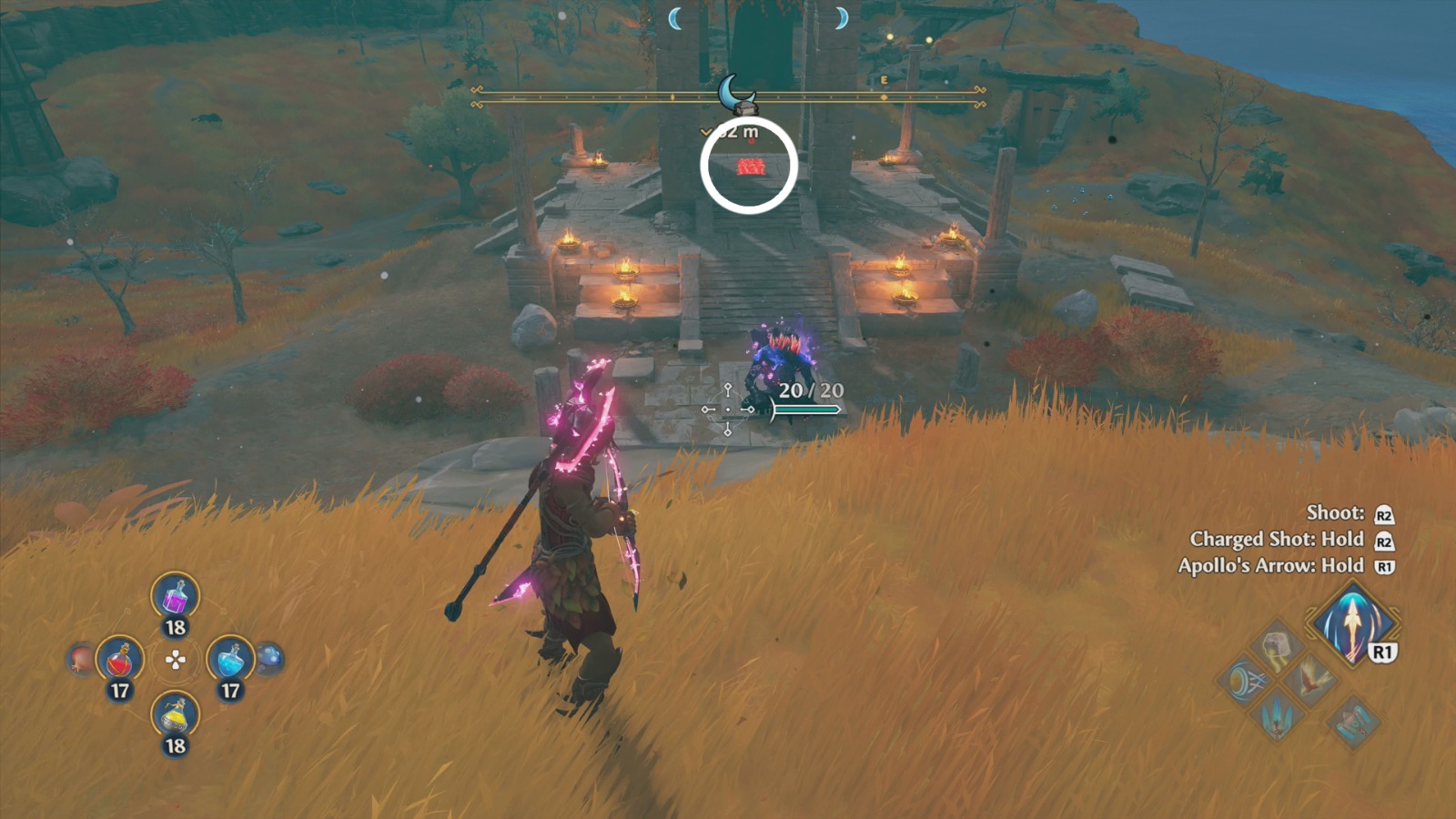The height and width of the screenshot is (819, 1456).
Task: Select the blue stamina potion icon
Action: tap(229, 659)
